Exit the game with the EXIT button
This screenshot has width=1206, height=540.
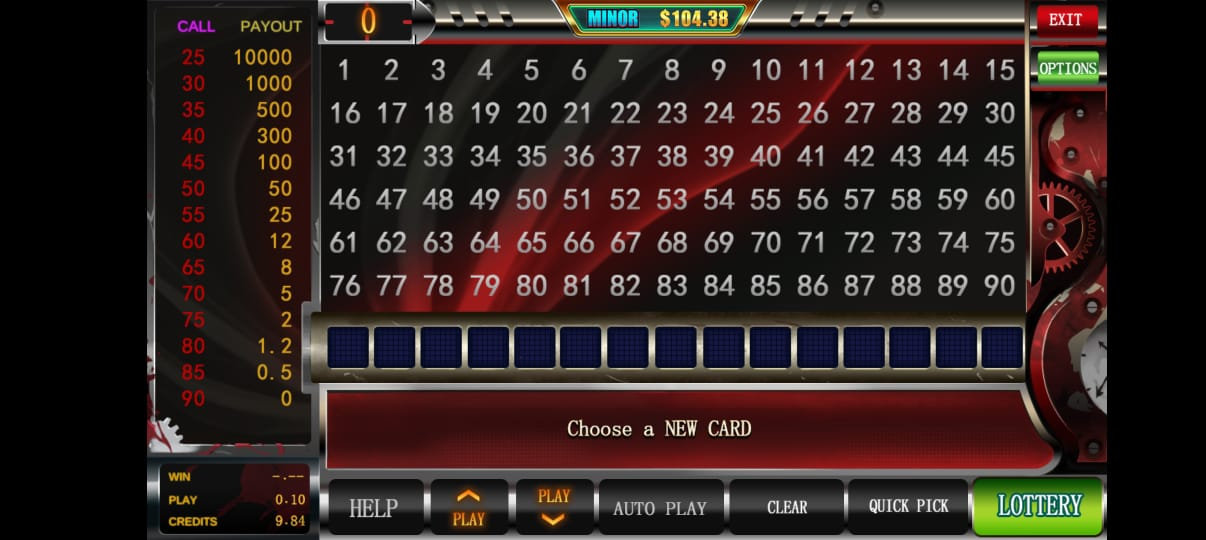(1066, 20)
